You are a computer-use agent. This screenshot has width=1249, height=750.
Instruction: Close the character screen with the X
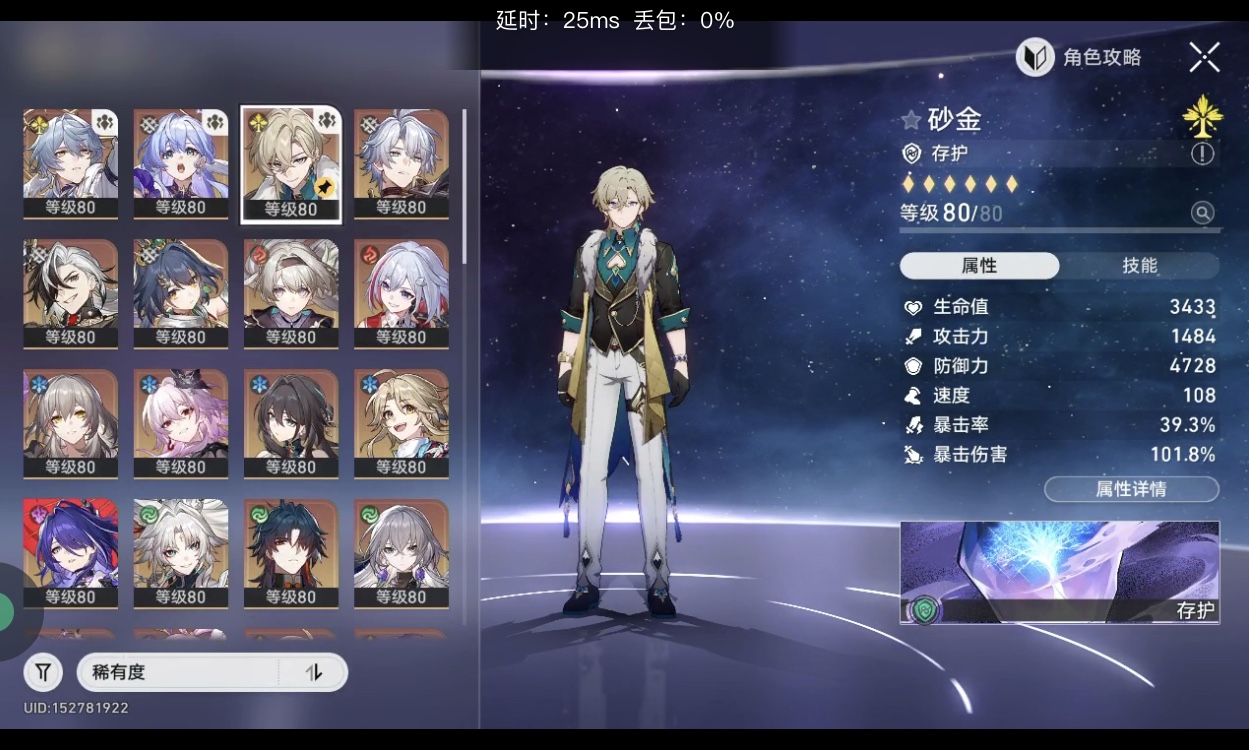tap(1204, 57)
